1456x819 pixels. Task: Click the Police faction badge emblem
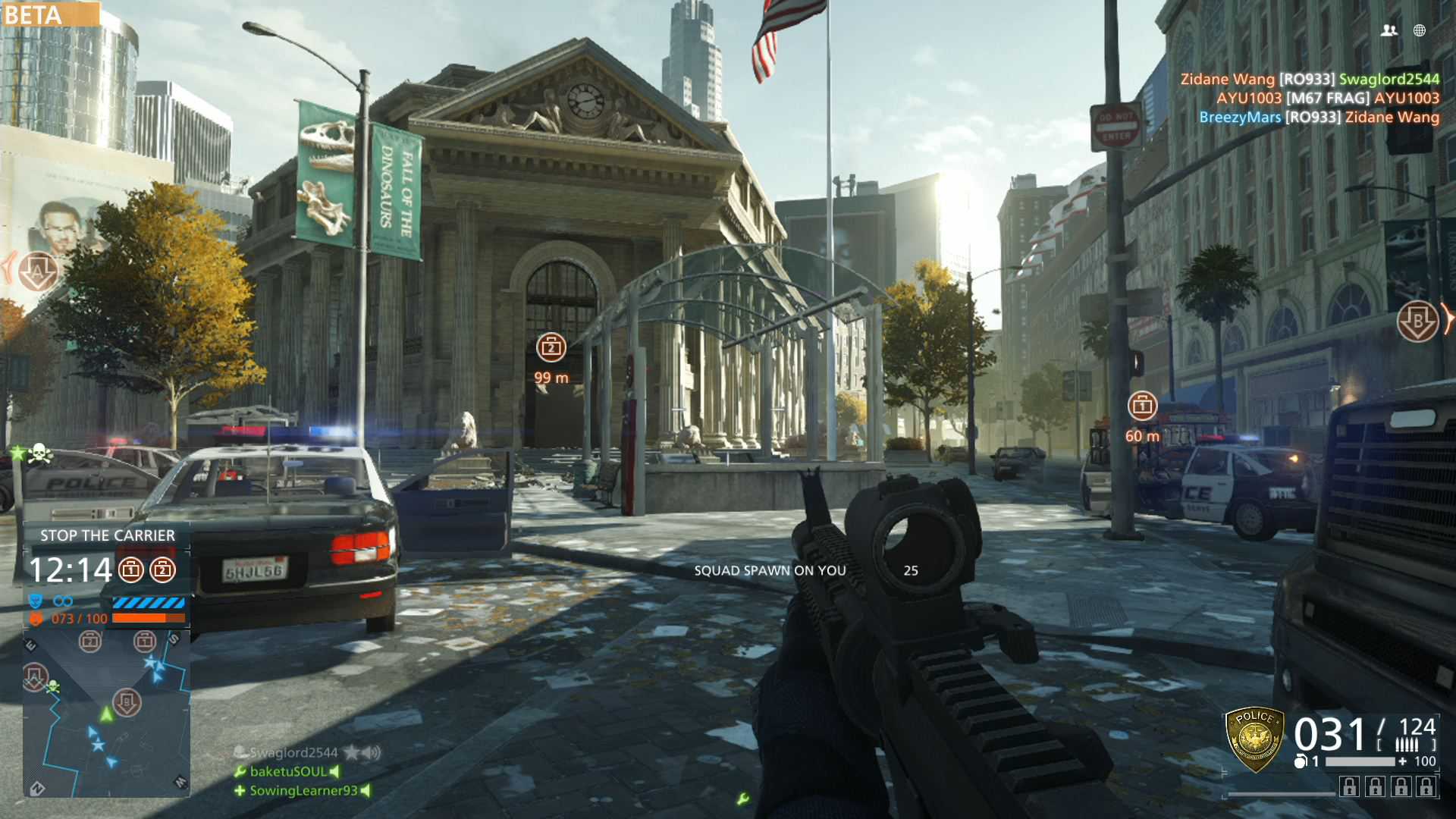tap(1255, 739)
